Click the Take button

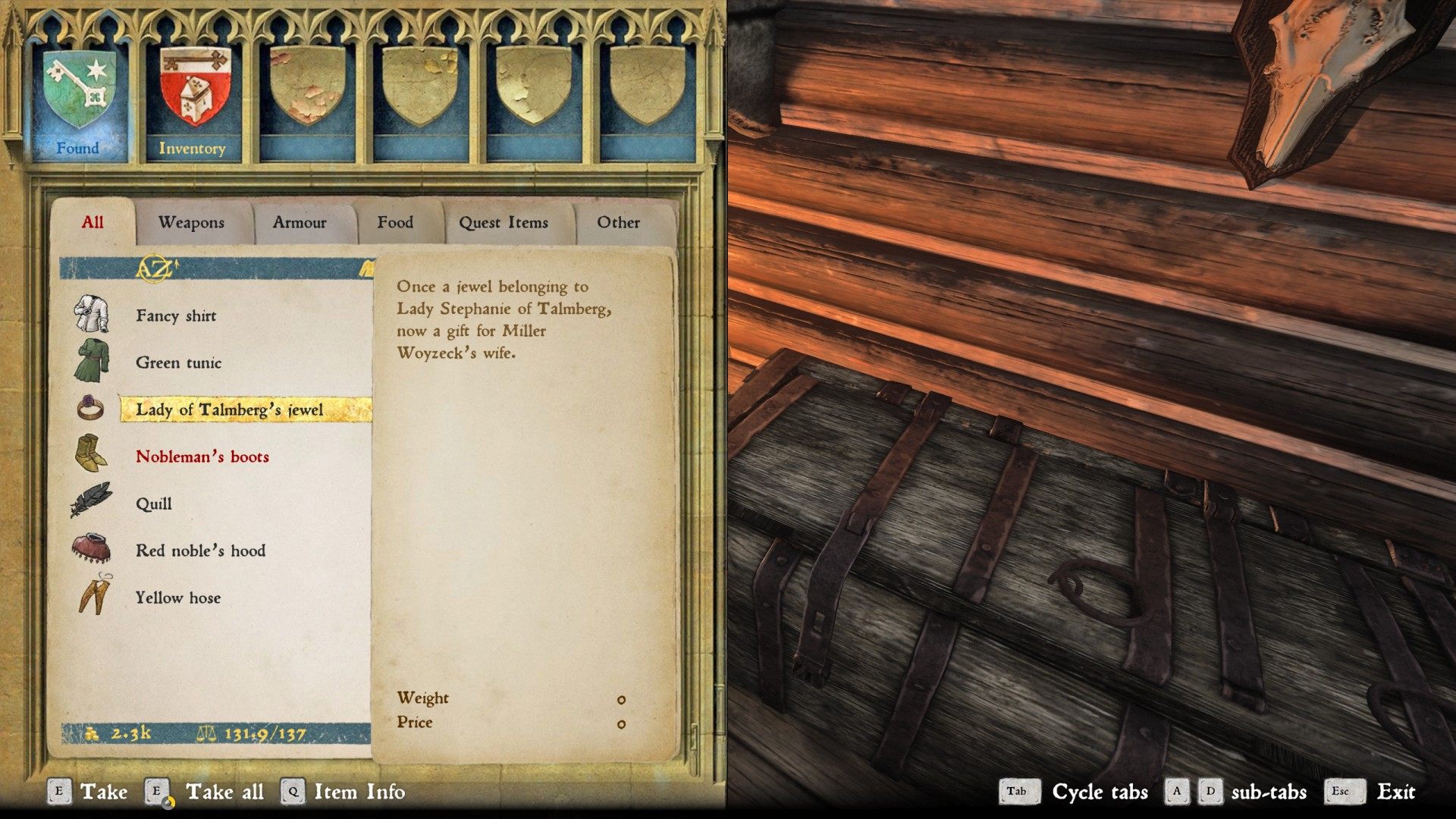(103, 792)
